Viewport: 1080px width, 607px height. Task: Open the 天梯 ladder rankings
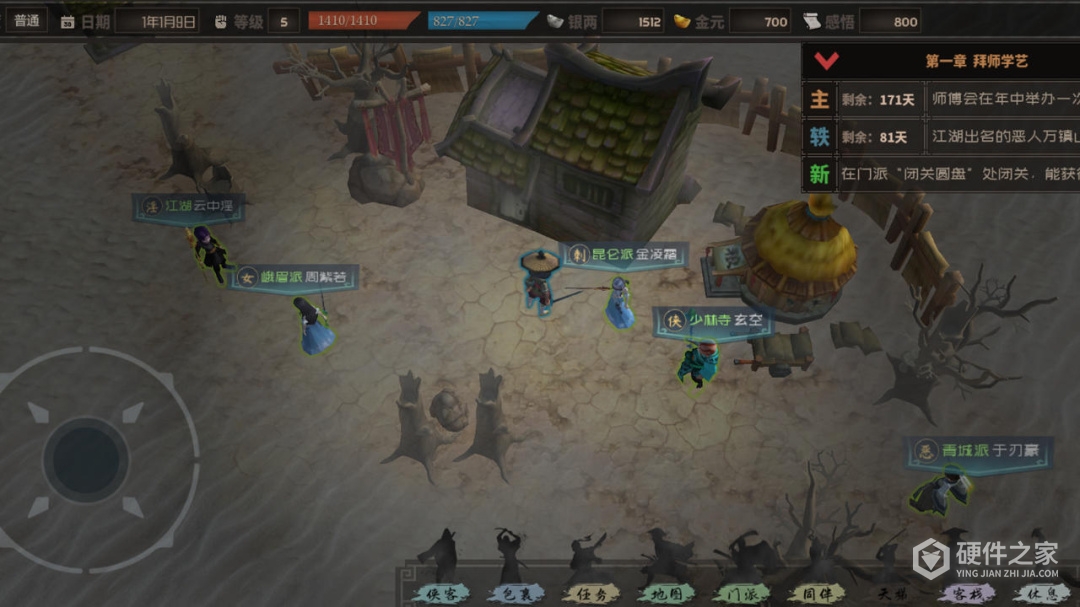[x=890, y=591]
